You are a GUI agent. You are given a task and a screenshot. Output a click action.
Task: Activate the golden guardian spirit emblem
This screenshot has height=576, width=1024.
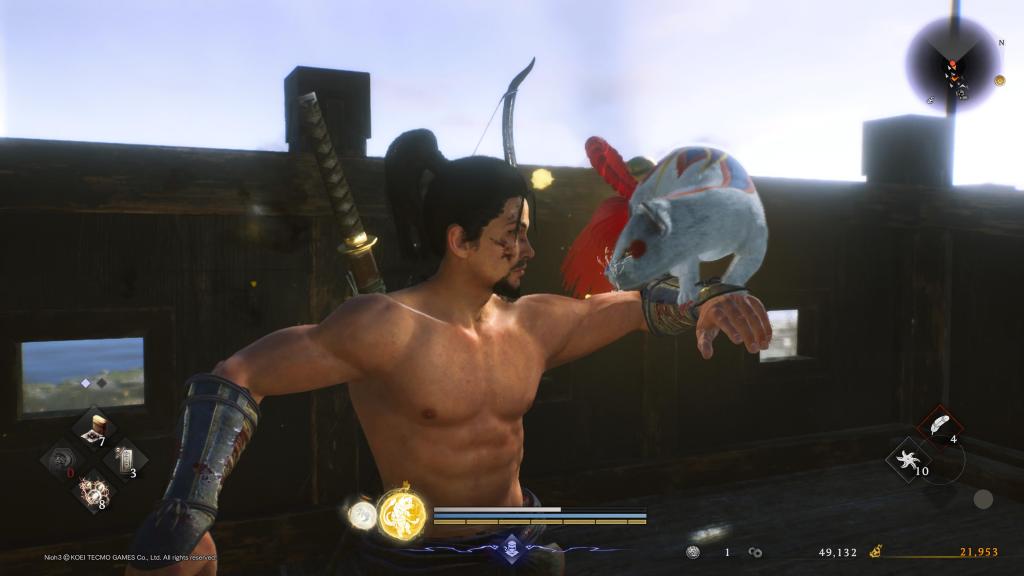(x=402, y=514)
